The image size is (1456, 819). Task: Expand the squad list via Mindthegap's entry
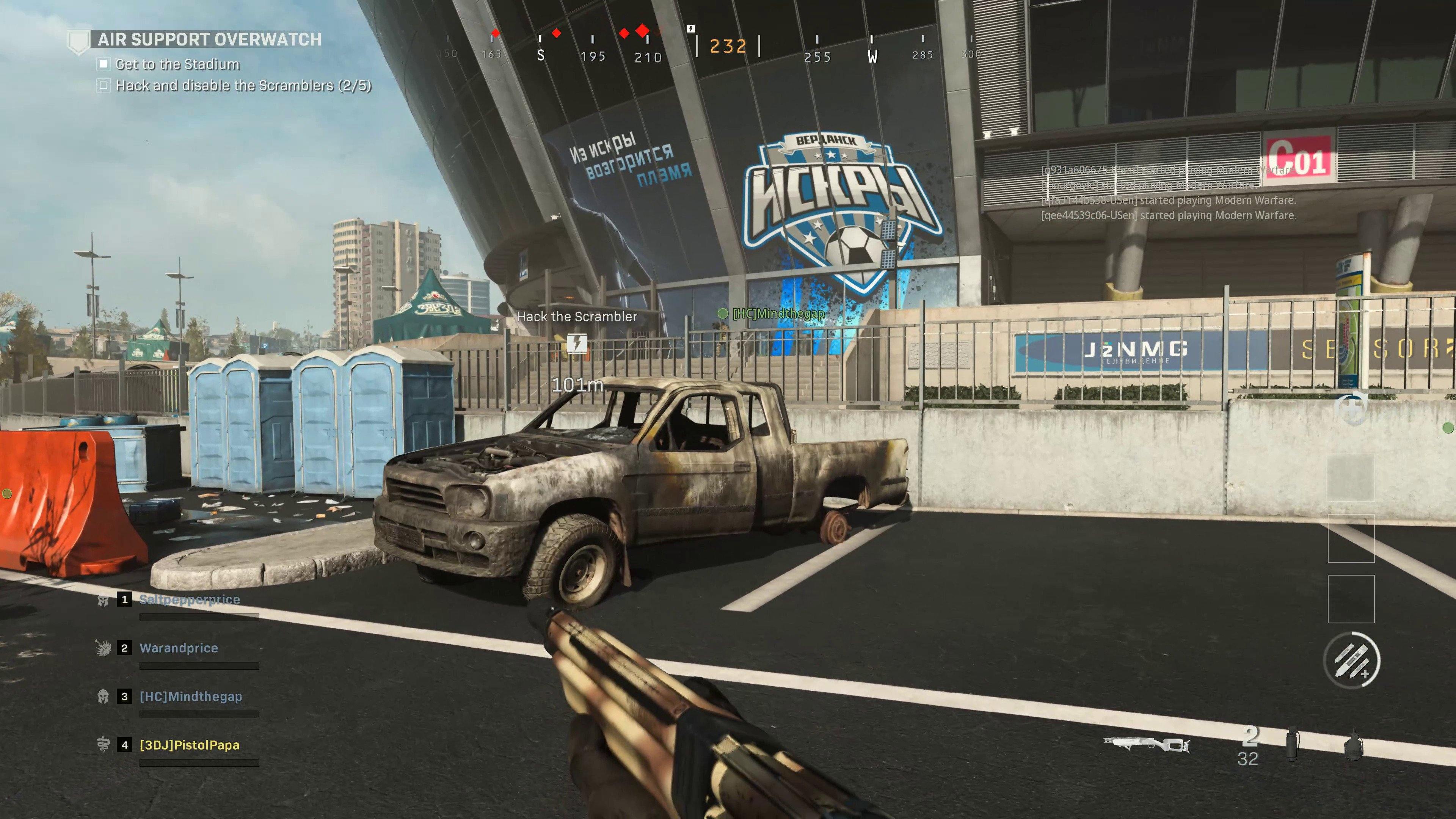(x=190, y=697)
